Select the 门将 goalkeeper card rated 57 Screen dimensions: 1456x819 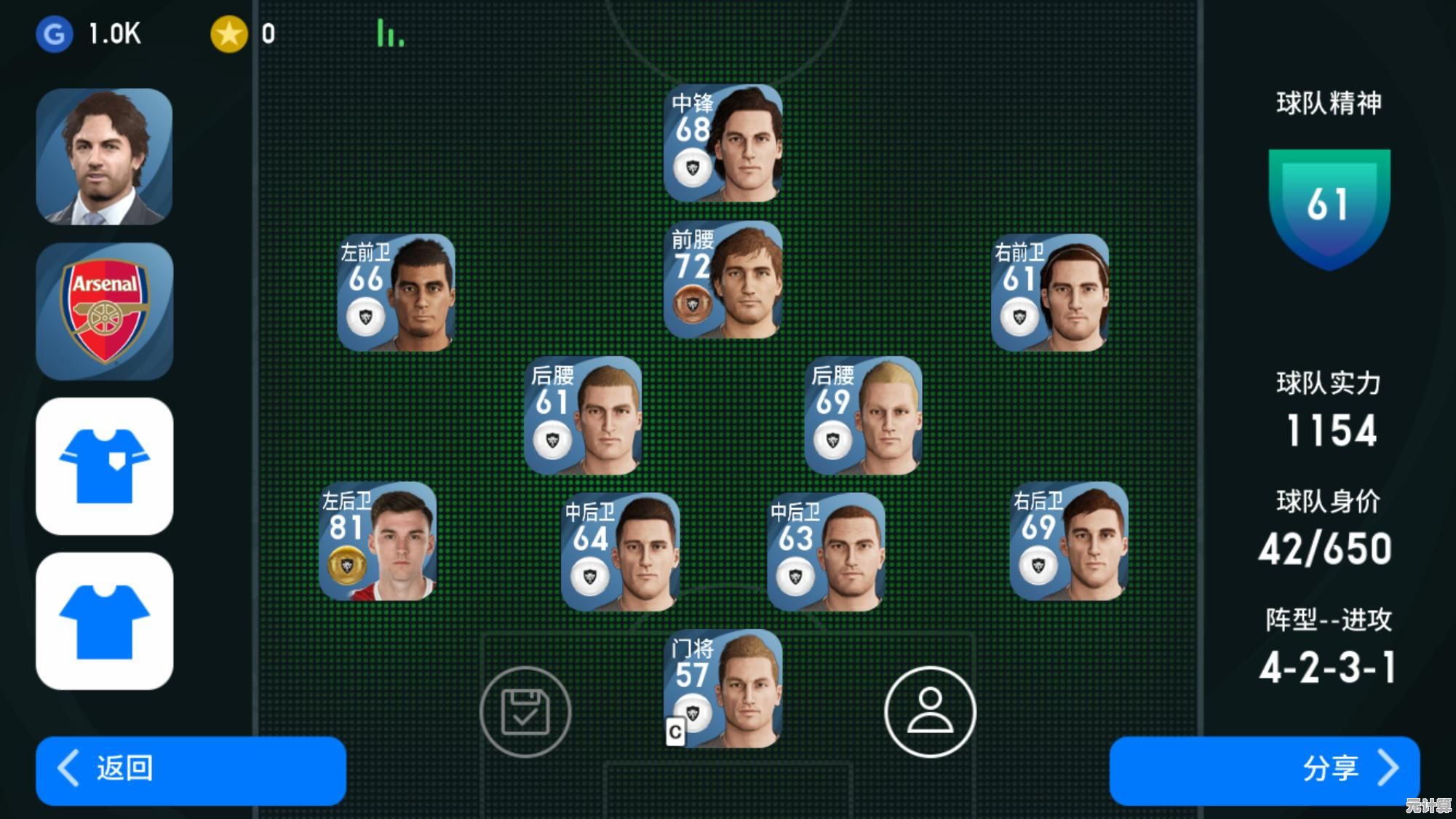[x=723, y=689]
